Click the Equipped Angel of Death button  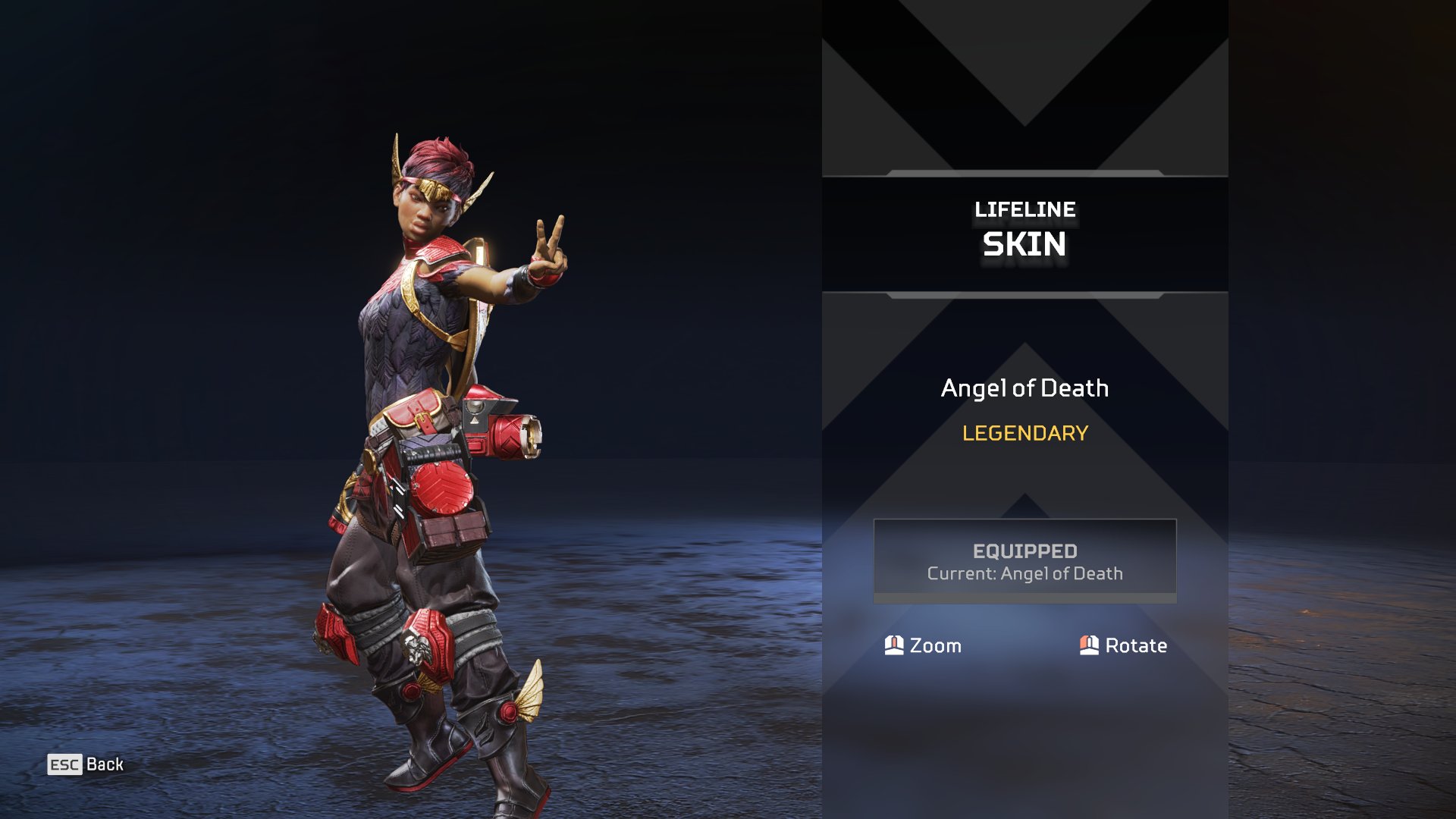1025,561
